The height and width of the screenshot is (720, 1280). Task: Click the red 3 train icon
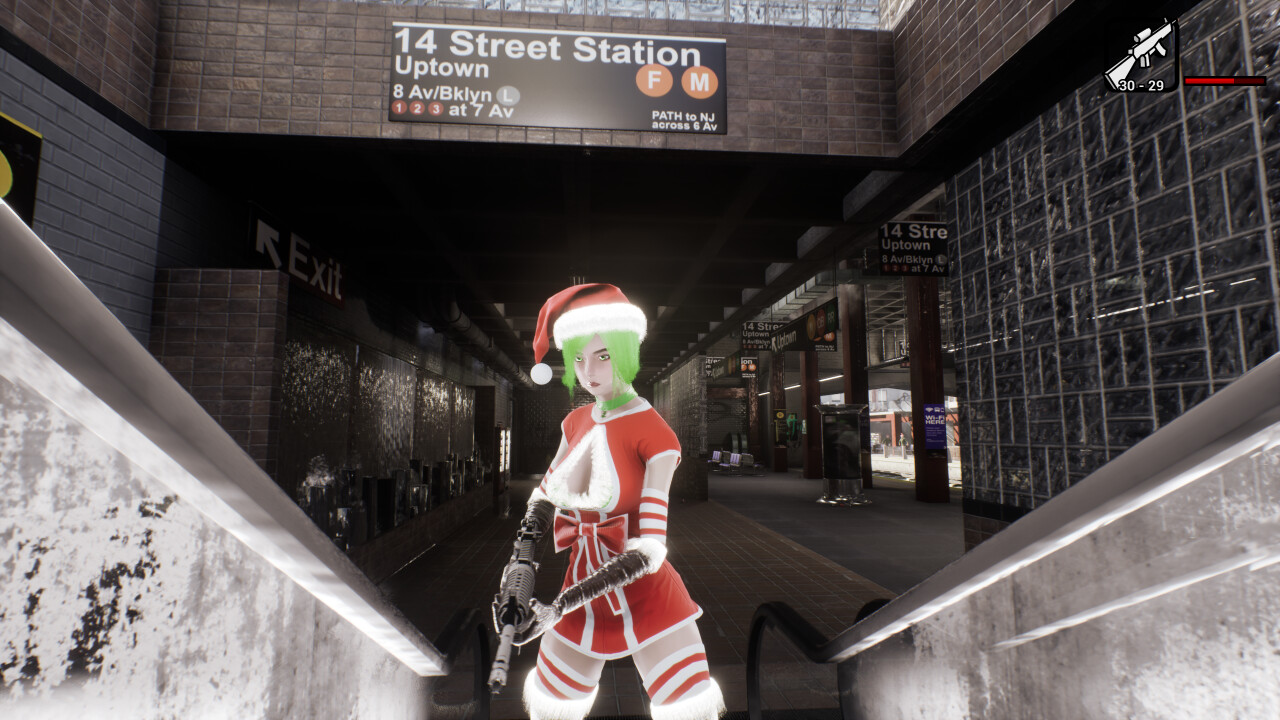pos(435,108)
